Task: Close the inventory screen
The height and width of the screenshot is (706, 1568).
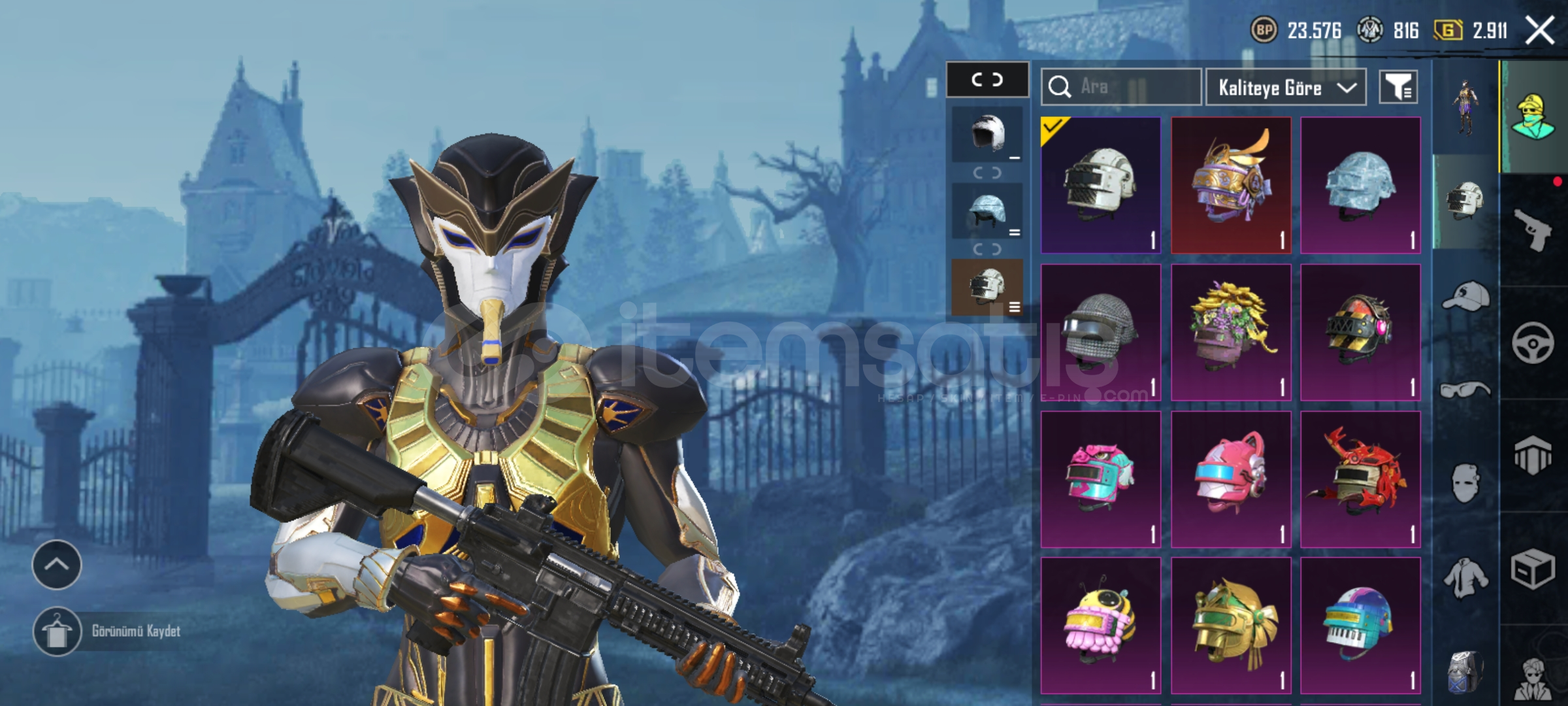Action: [x=1539, y=31]
